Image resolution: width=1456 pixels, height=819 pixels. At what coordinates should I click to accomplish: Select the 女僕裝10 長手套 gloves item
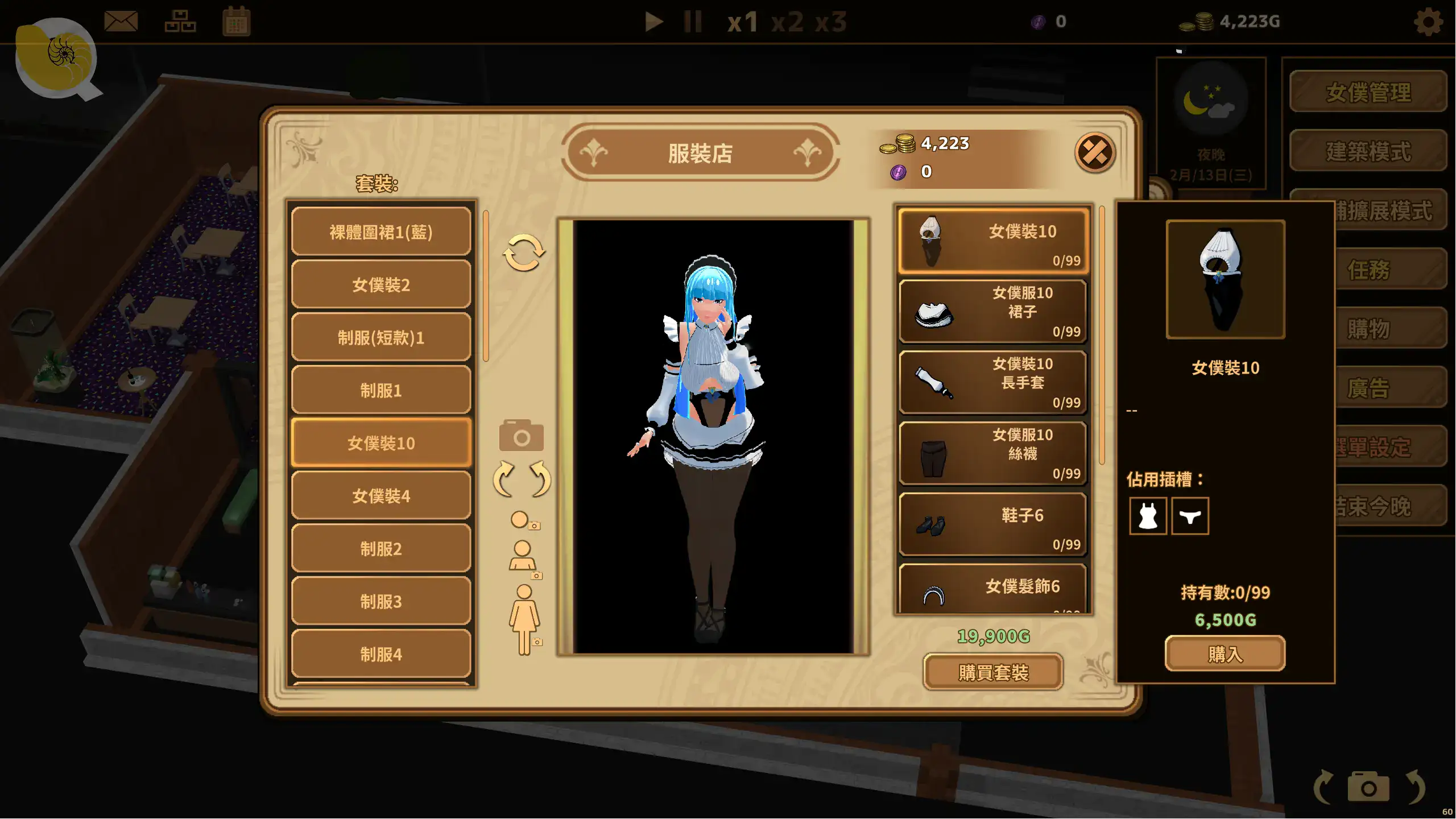[x=993, y=382]
